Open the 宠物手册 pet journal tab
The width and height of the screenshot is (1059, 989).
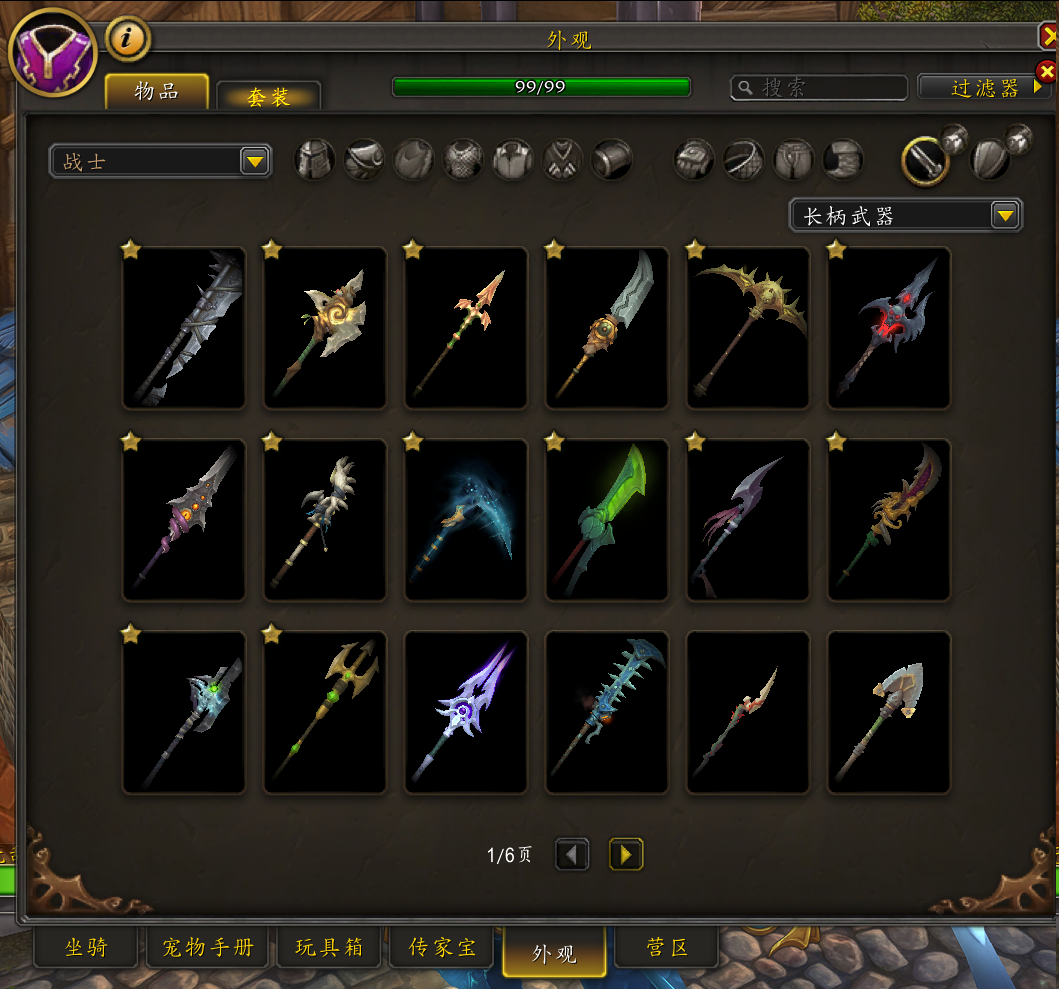coord(208,947)
